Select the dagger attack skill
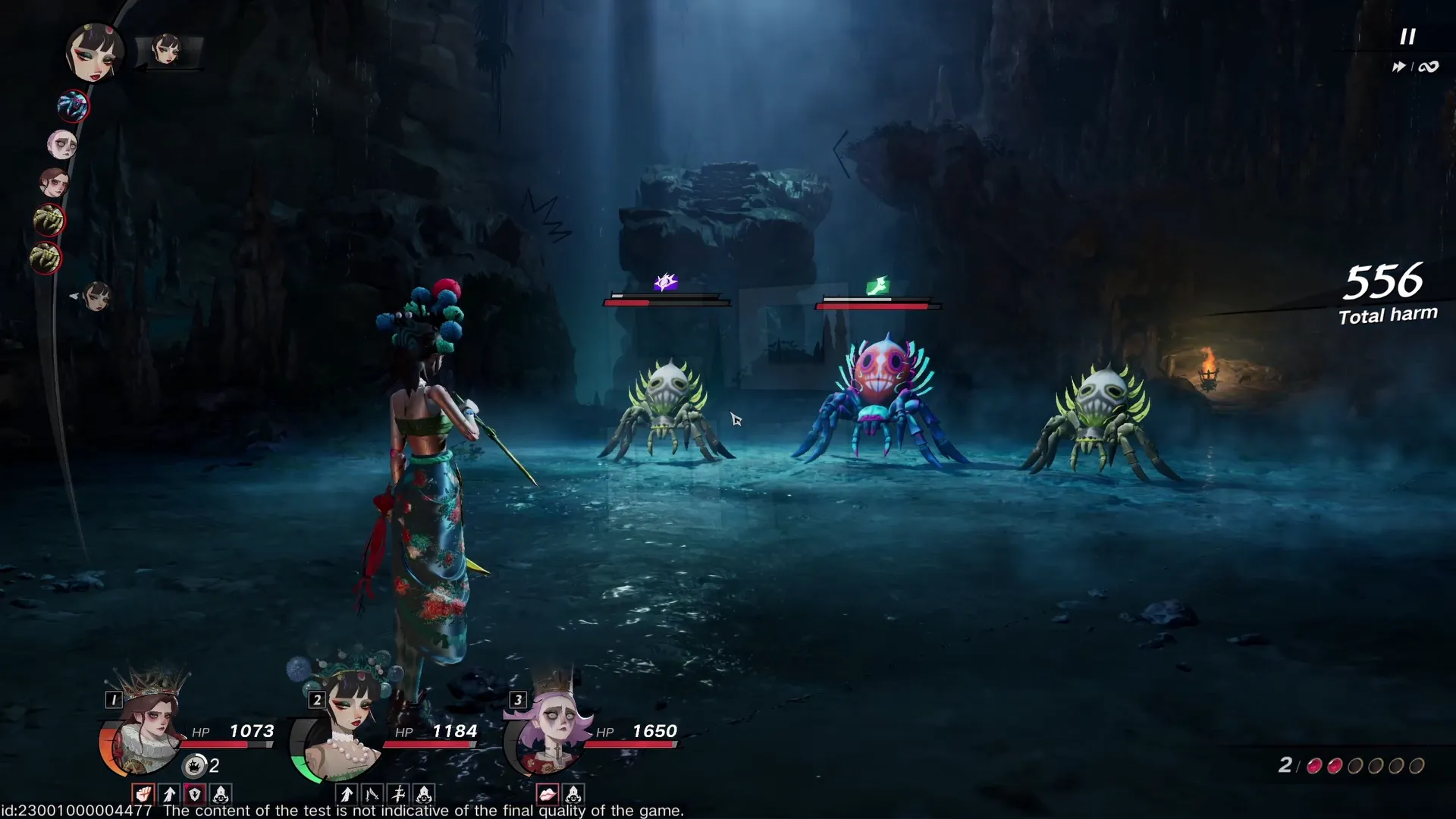This screenshot has height=819, width=1456. coord(399,795)
